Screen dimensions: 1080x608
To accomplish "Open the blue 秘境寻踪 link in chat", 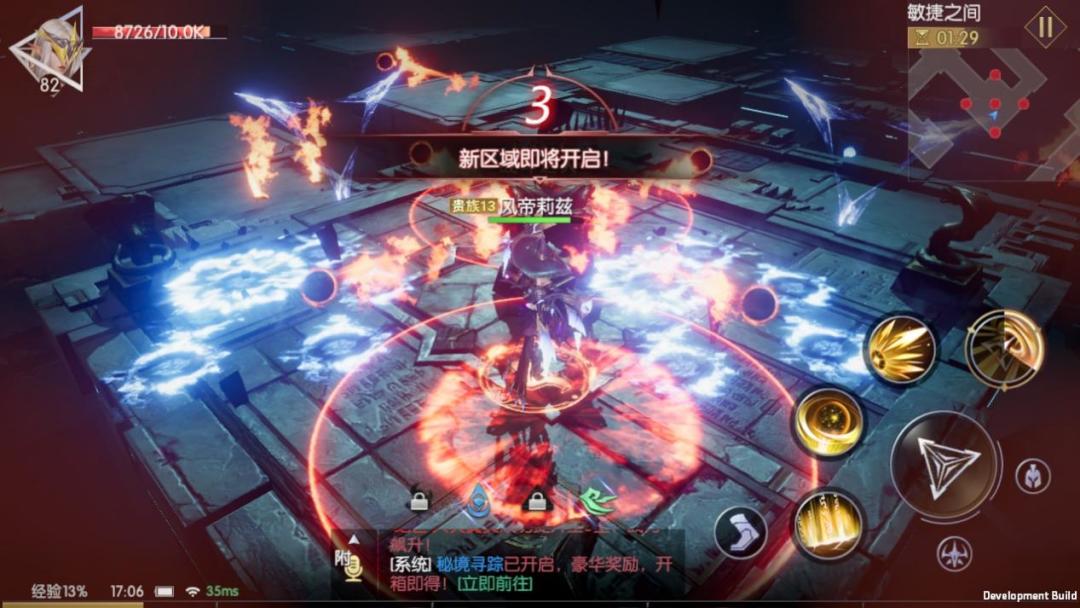I will point(466,565).
